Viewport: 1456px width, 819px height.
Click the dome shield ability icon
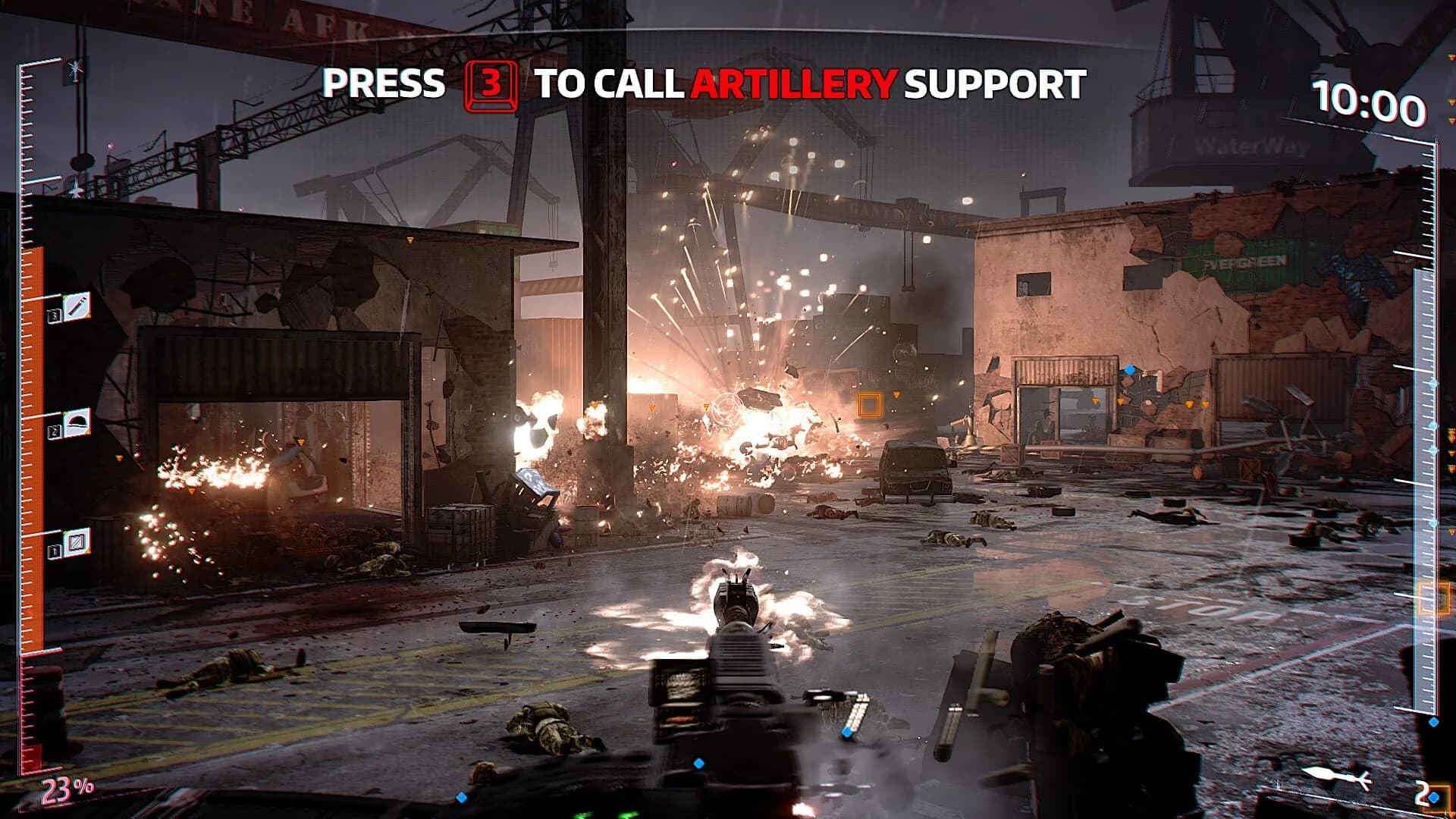click(77, 422)
